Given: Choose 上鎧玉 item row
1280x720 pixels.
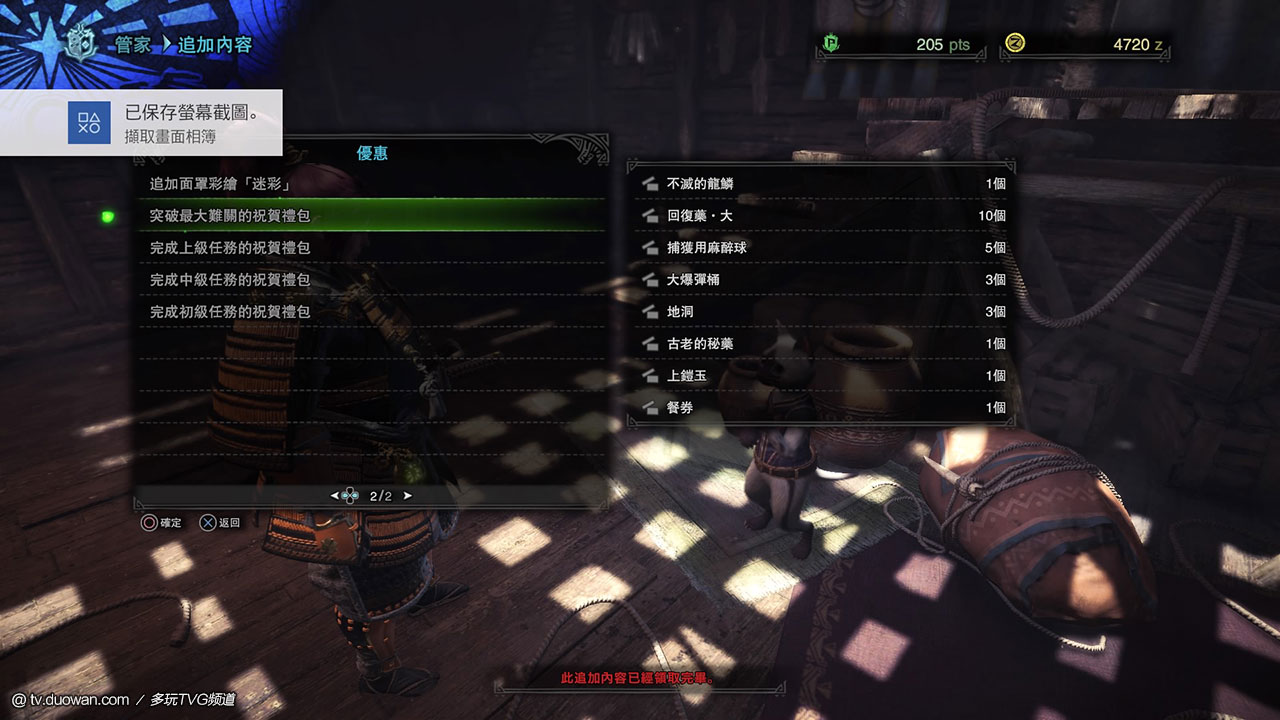Looking at the screenshot, I should pyautogui.click(x=820, y=376).
